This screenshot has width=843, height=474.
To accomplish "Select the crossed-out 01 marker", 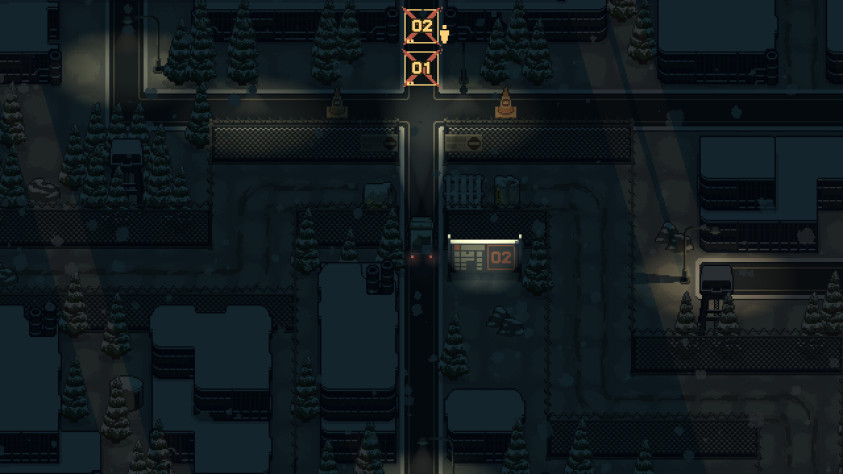I will tap(421, 69).
